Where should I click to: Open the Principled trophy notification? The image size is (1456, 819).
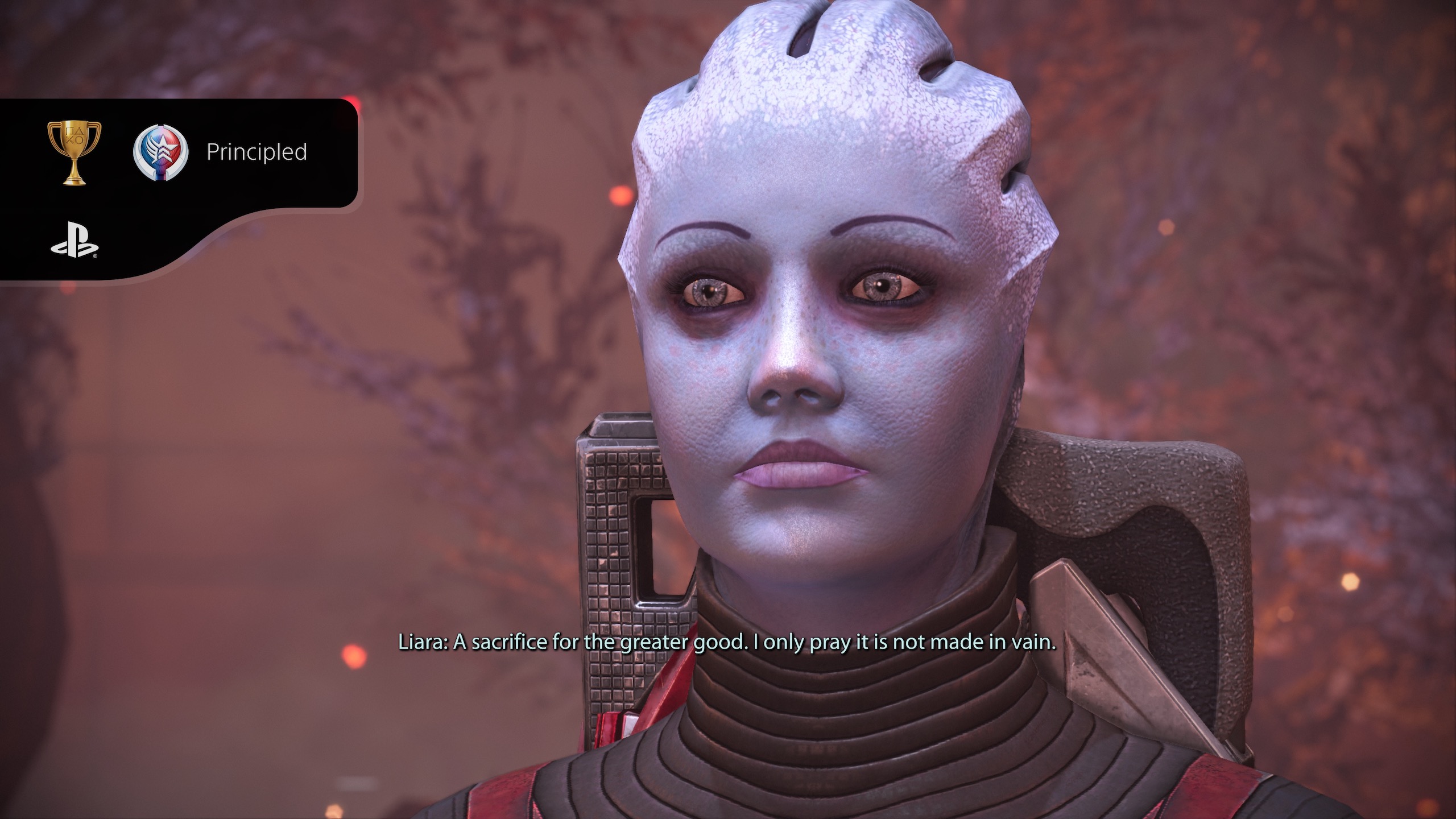[256, 152]
